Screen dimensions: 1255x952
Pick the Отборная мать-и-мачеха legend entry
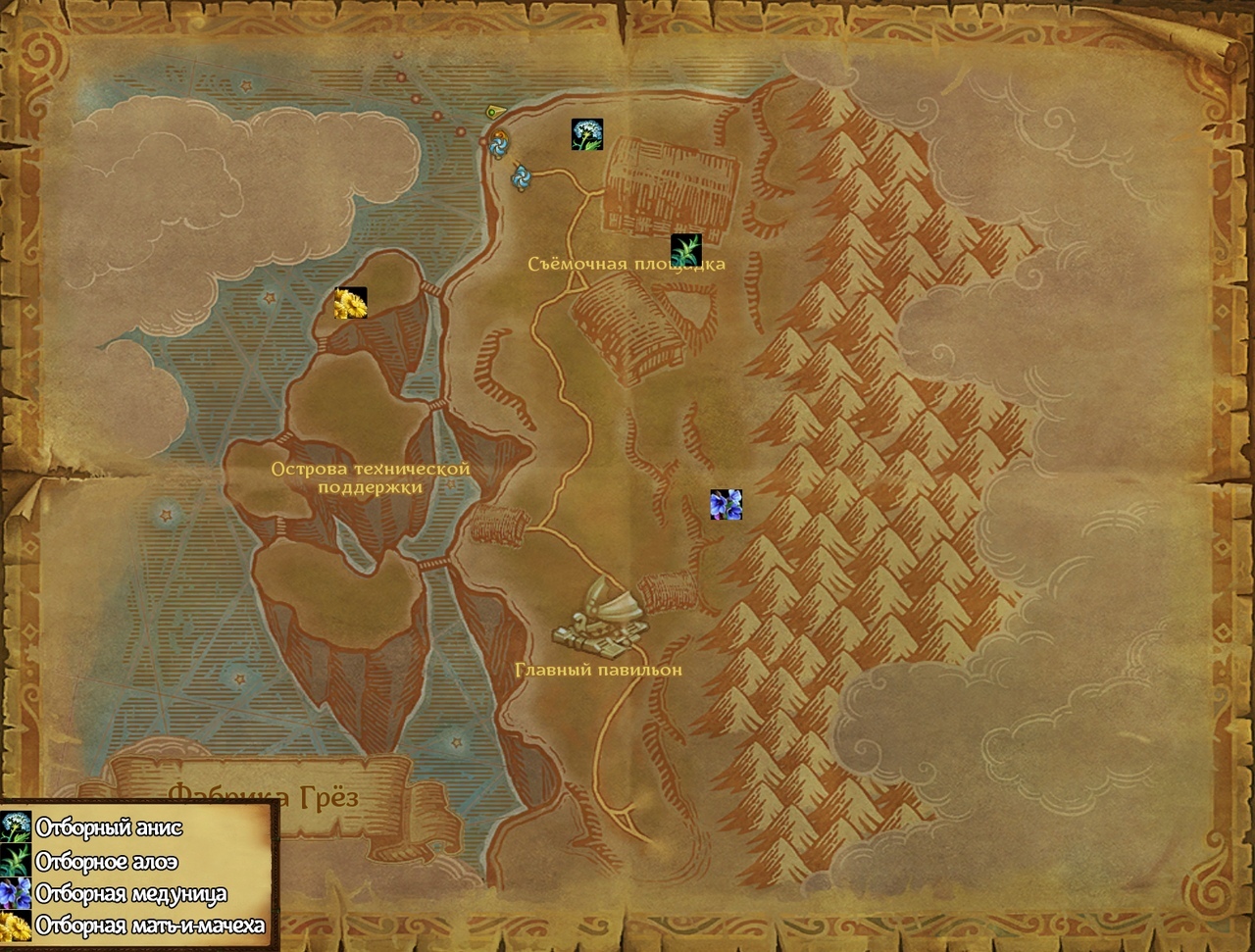(x=149, y=925)
